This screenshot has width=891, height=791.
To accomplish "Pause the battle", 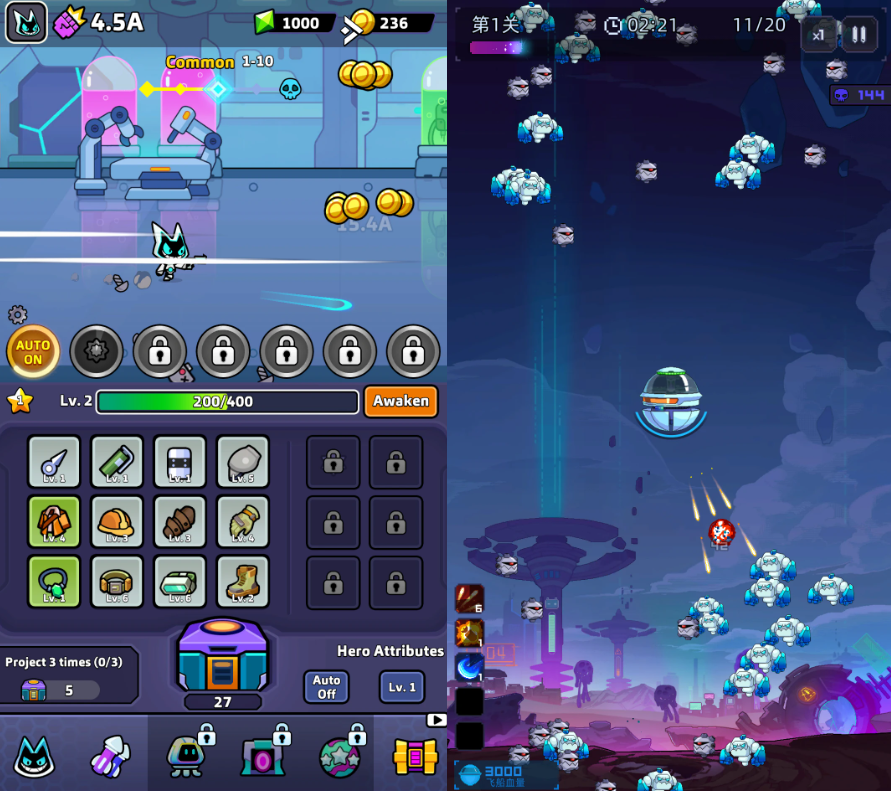I will tap(858, 35).
